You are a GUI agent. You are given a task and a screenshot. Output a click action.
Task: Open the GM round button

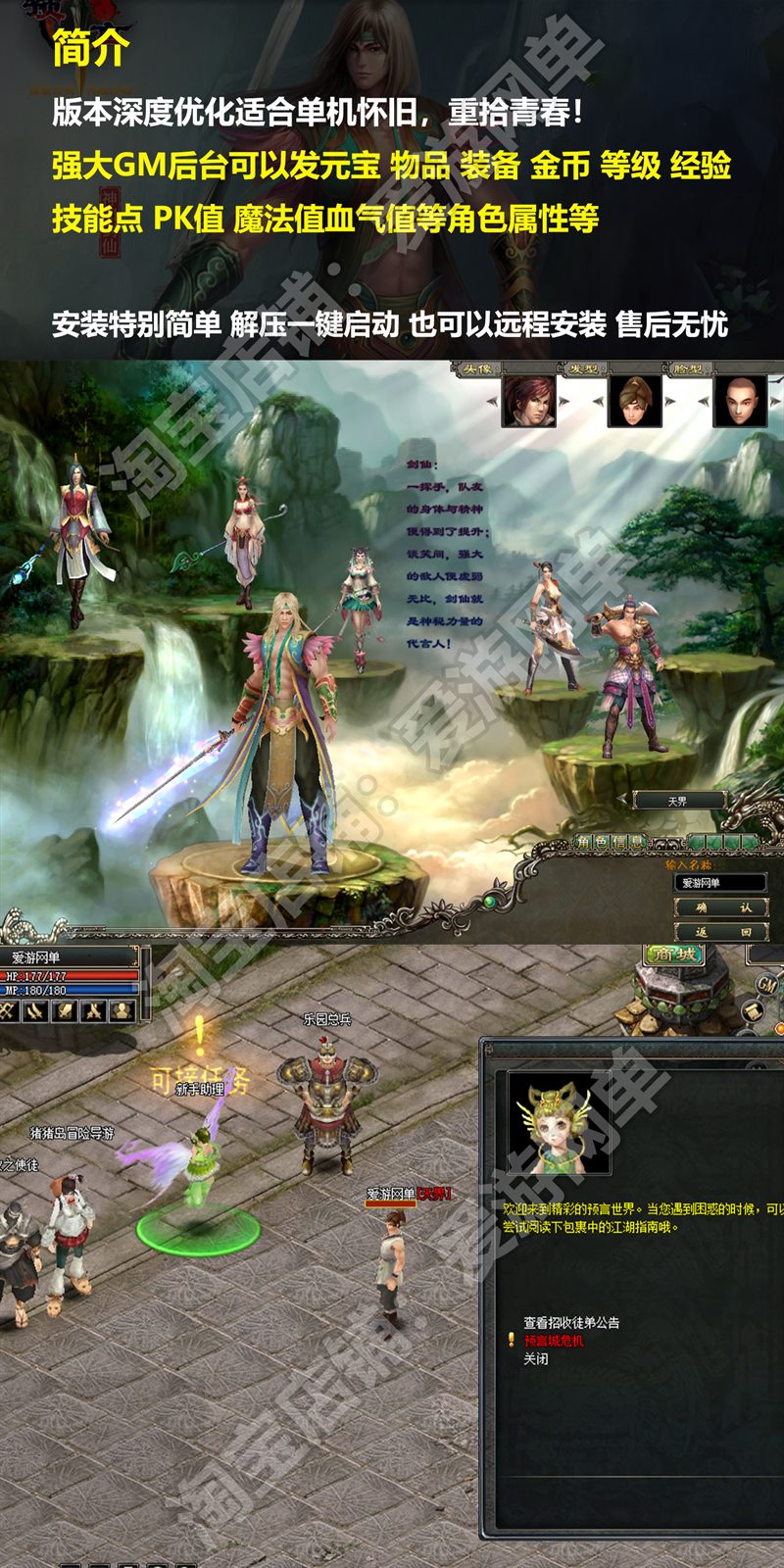765,984
